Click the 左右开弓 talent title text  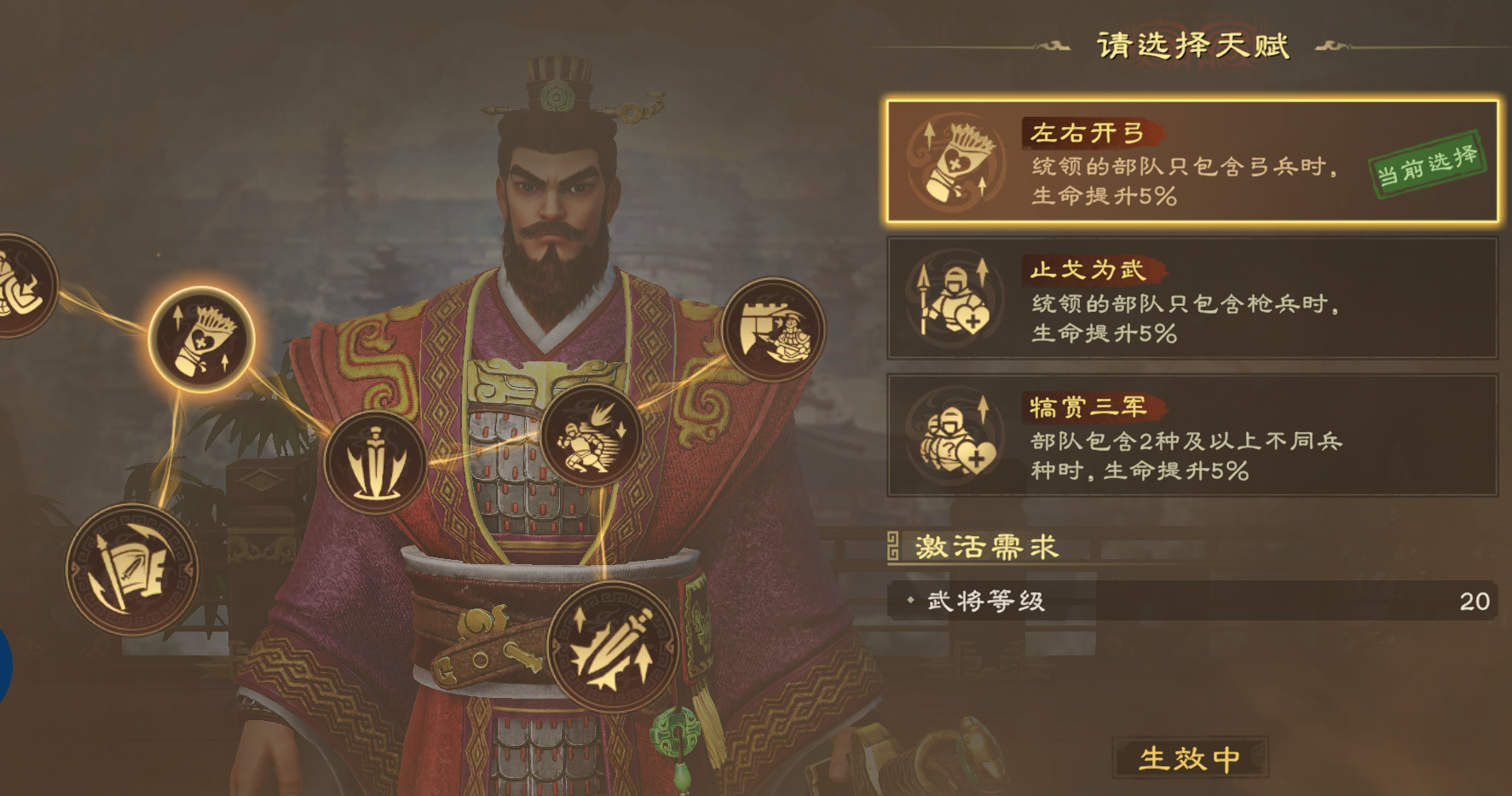point(1084,134)
